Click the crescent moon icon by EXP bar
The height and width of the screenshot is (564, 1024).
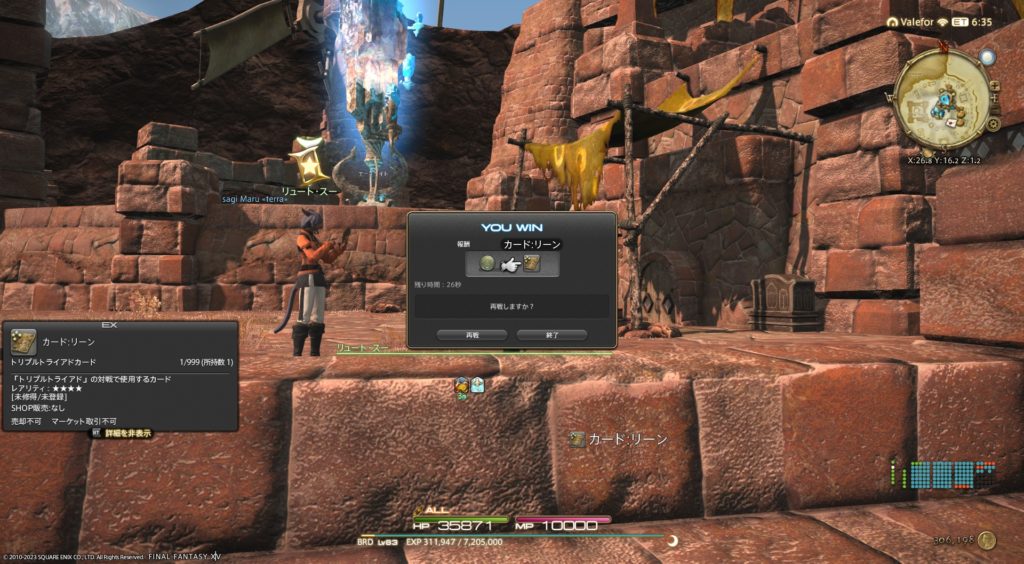pos(673,541)
